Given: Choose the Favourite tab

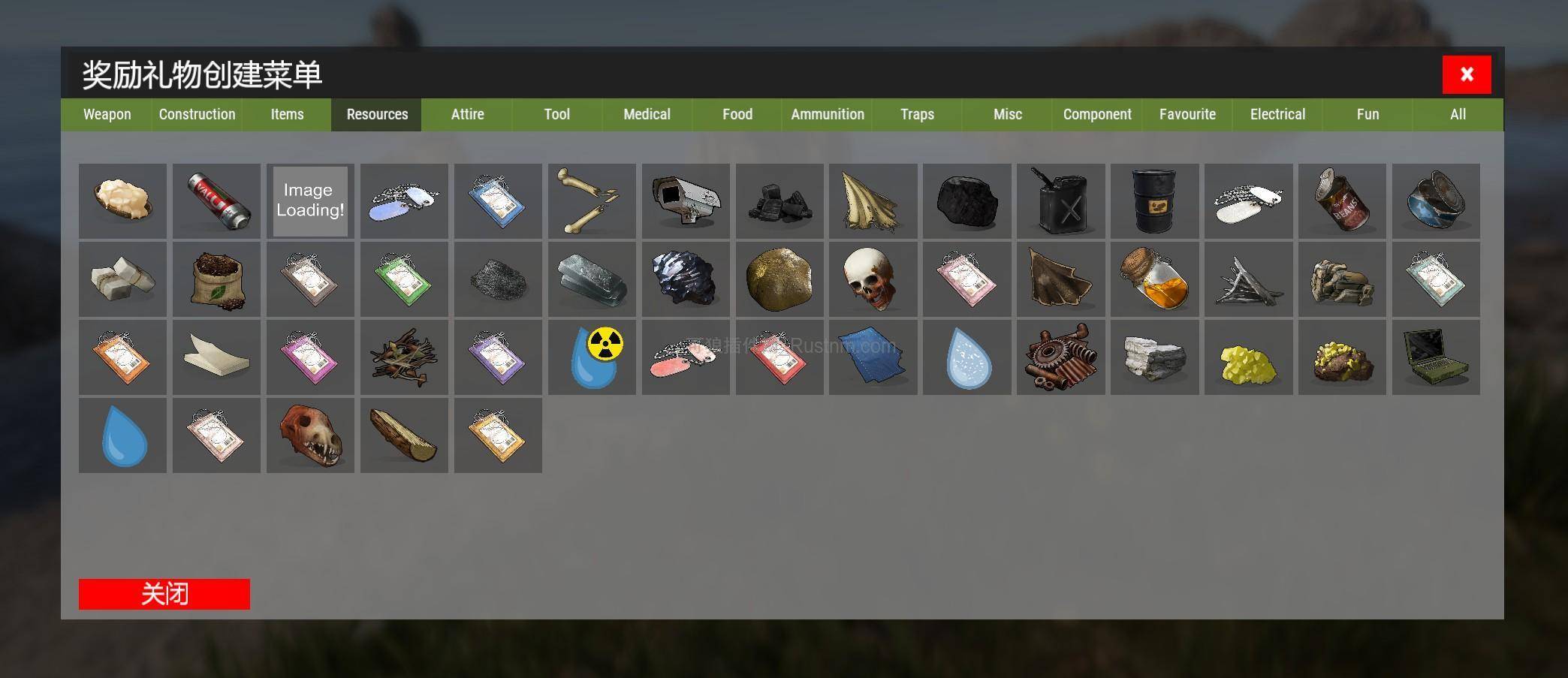Looking at the screenshot, I should [1187, 114].
